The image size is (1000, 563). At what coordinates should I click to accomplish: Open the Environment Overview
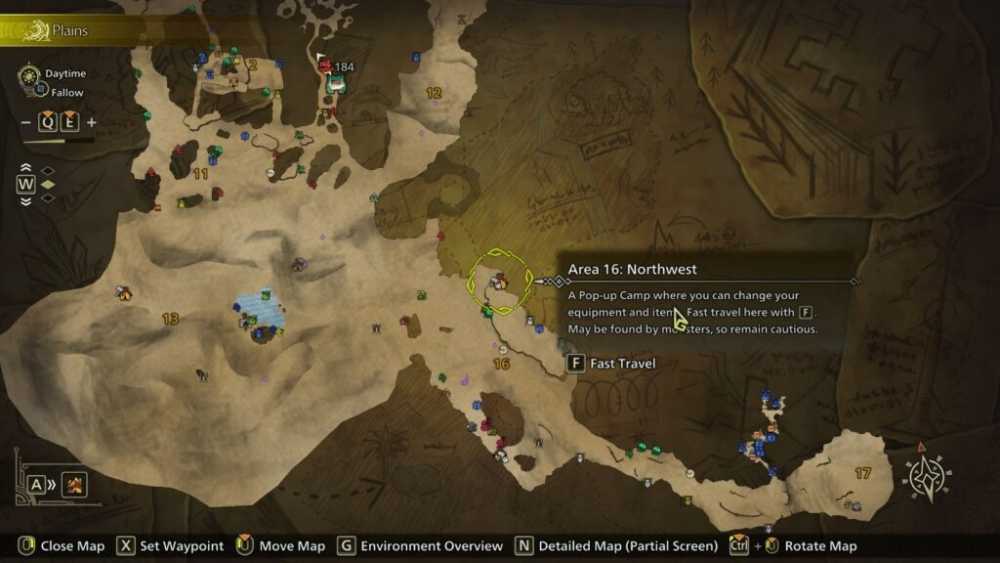pyautogui.click(x=420, y=546)
